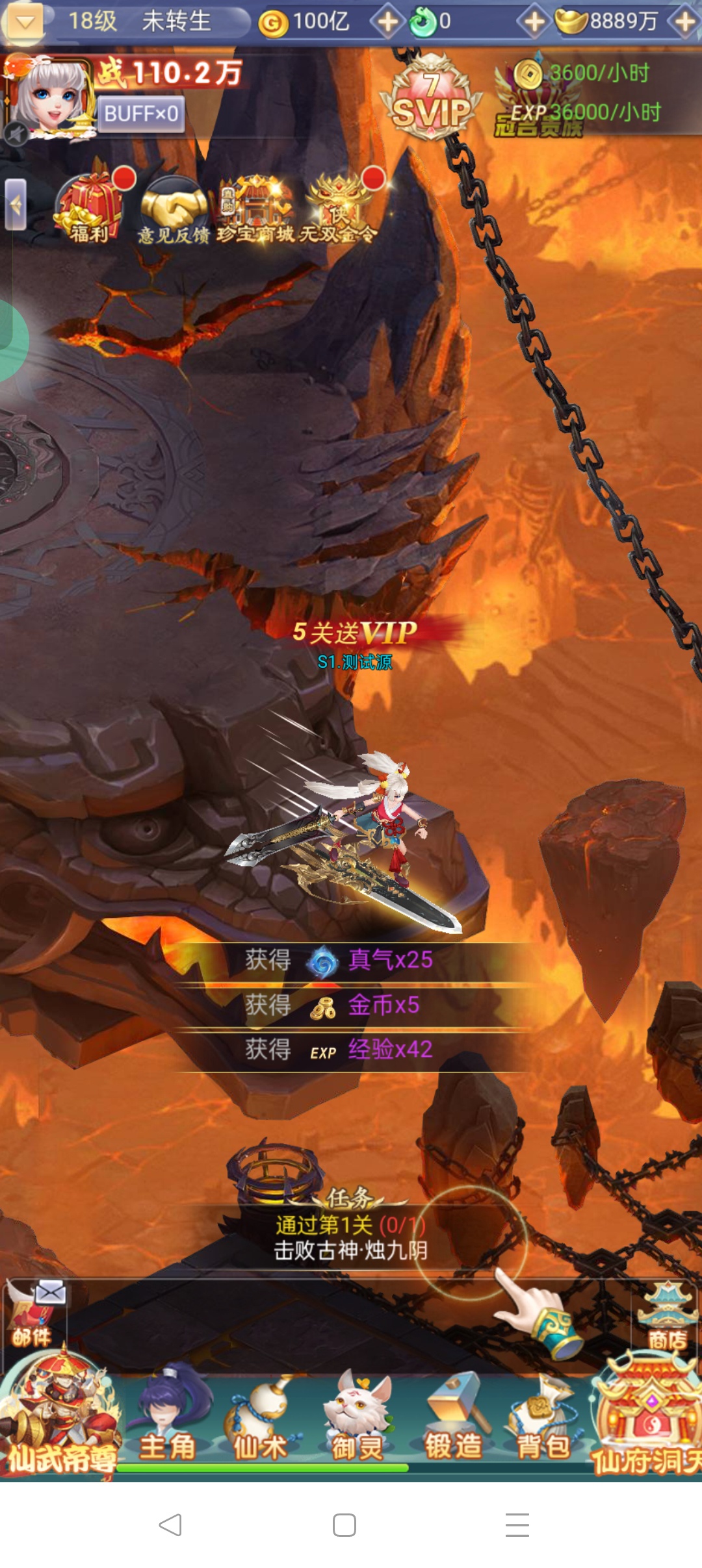Open the 背包 bag inventory
The height and width of the screenshot is (1568, 702).
(x=543, y=1421)
